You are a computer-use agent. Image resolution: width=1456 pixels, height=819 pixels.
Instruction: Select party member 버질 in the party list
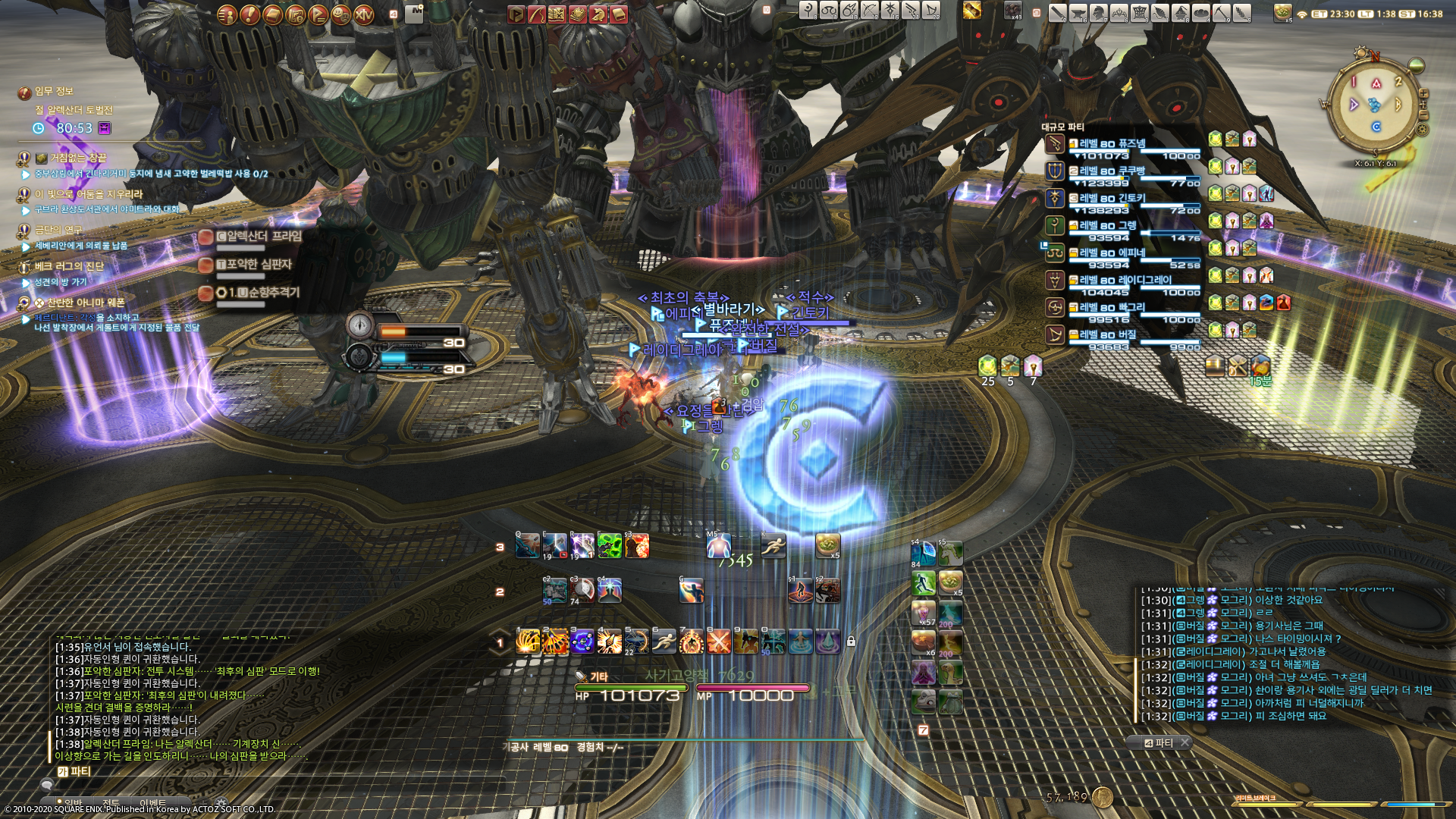point(1108,334)
